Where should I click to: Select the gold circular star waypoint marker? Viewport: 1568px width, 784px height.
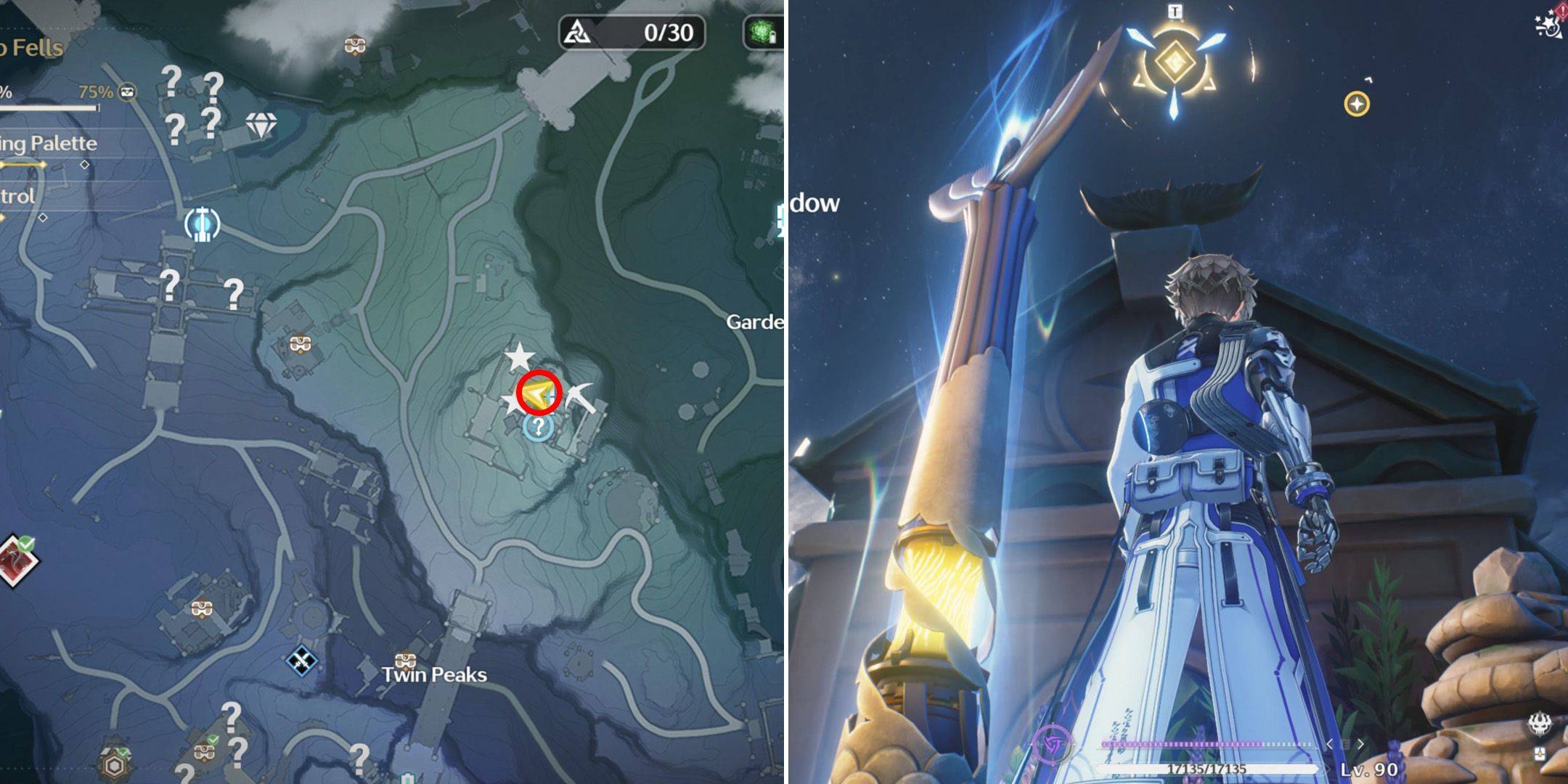pos(1356,104)
